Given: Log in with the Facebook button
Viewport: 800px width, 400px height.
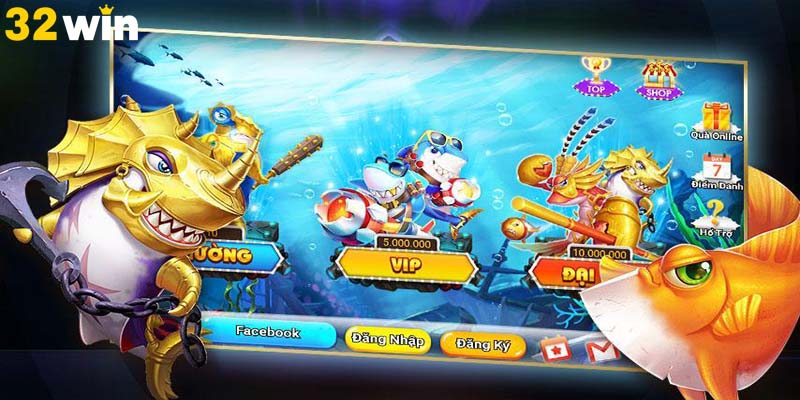Looking at the screenshot, I should (x=267, y=333).
